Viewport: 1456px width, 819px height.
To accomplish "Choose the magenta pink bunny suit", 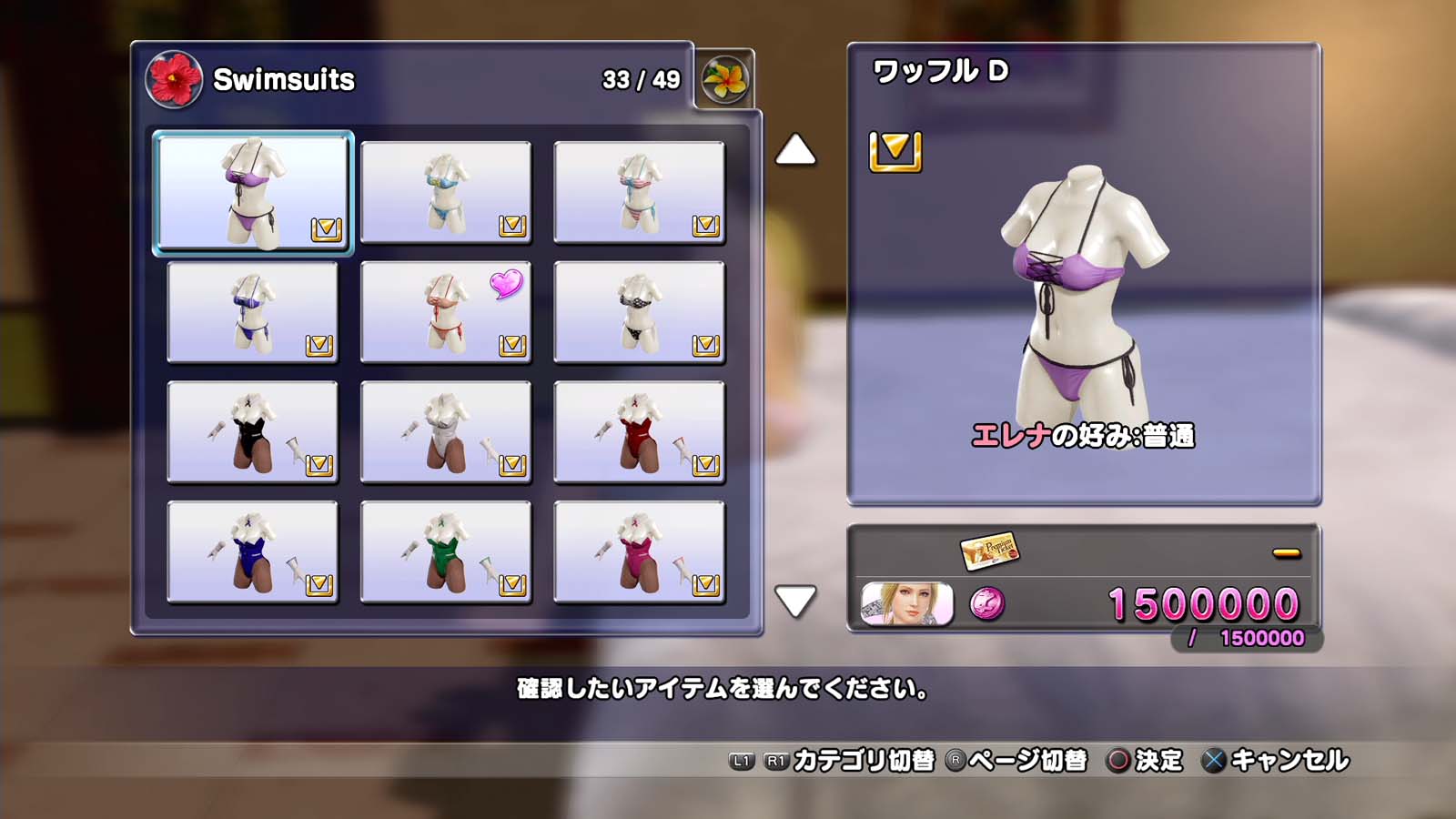I will [639, 552].
